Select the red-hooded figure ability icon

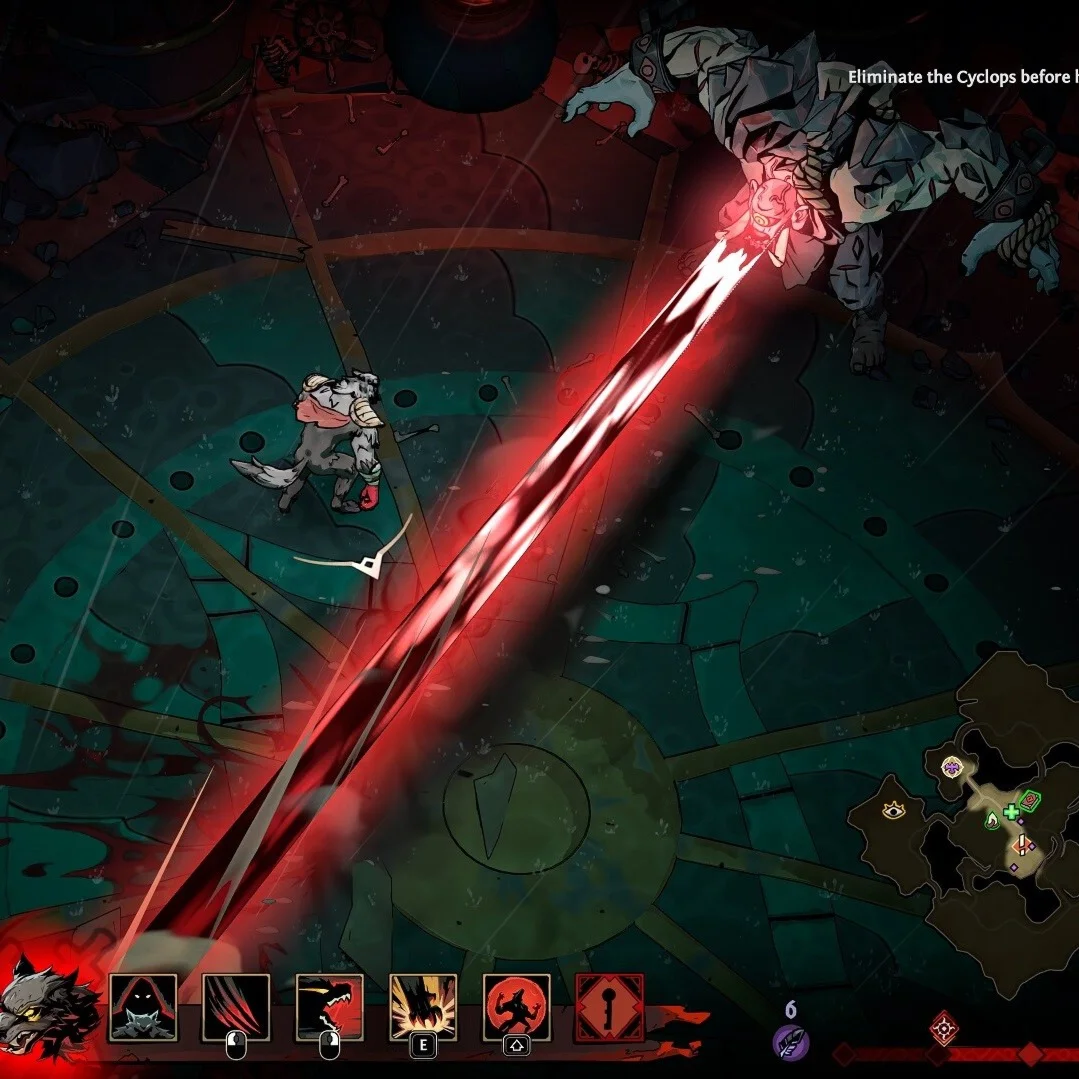point(143,1007)
